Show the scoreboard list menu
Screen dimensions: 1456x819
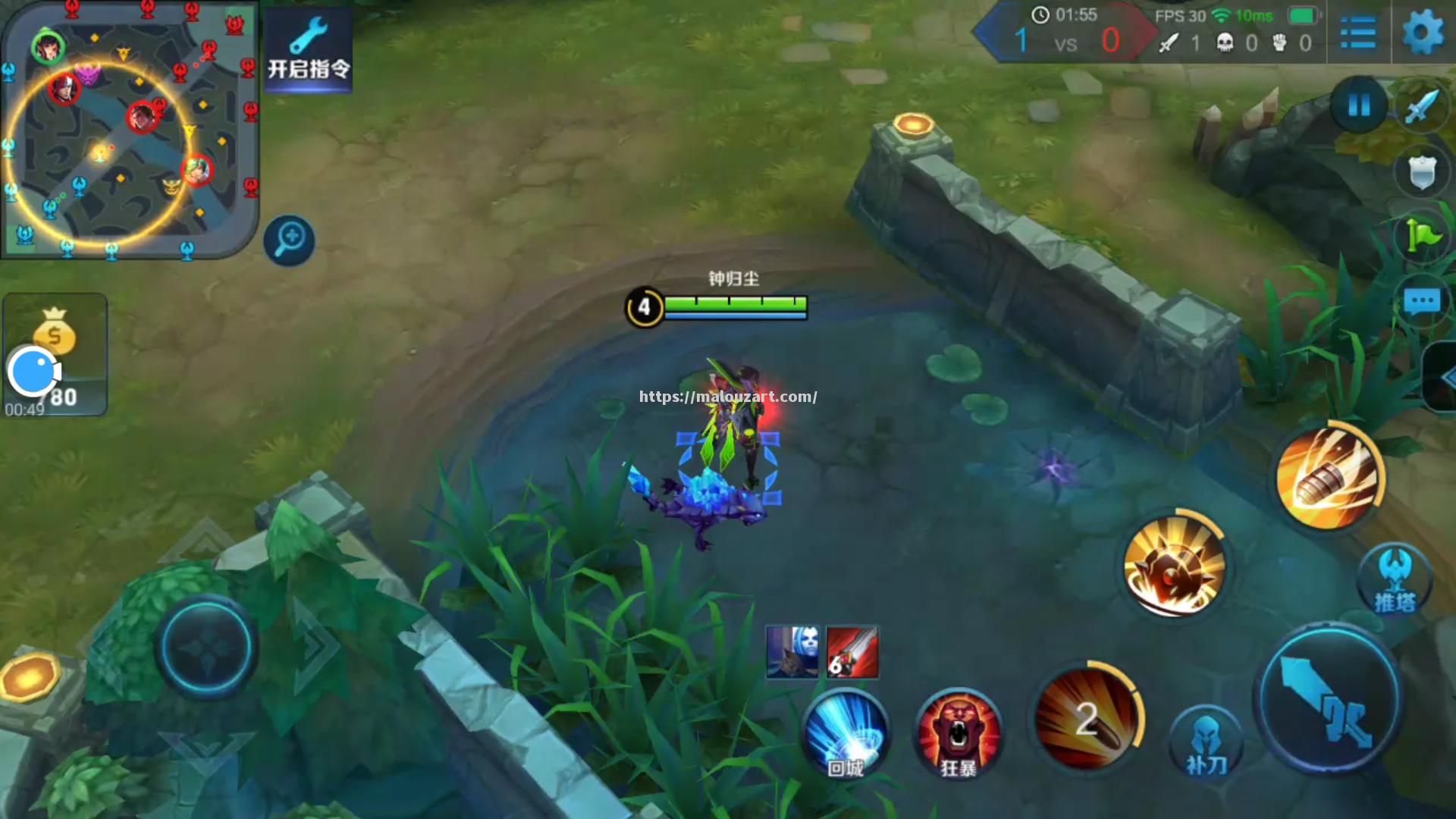[x=1357, y=33]
